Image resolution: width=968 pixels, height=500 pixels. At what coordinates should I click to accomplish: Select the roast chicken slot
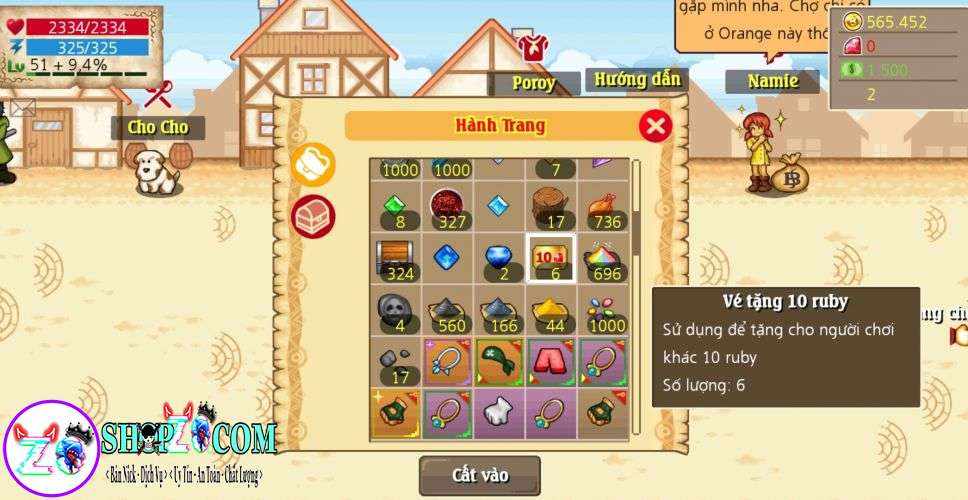[603, 207]
